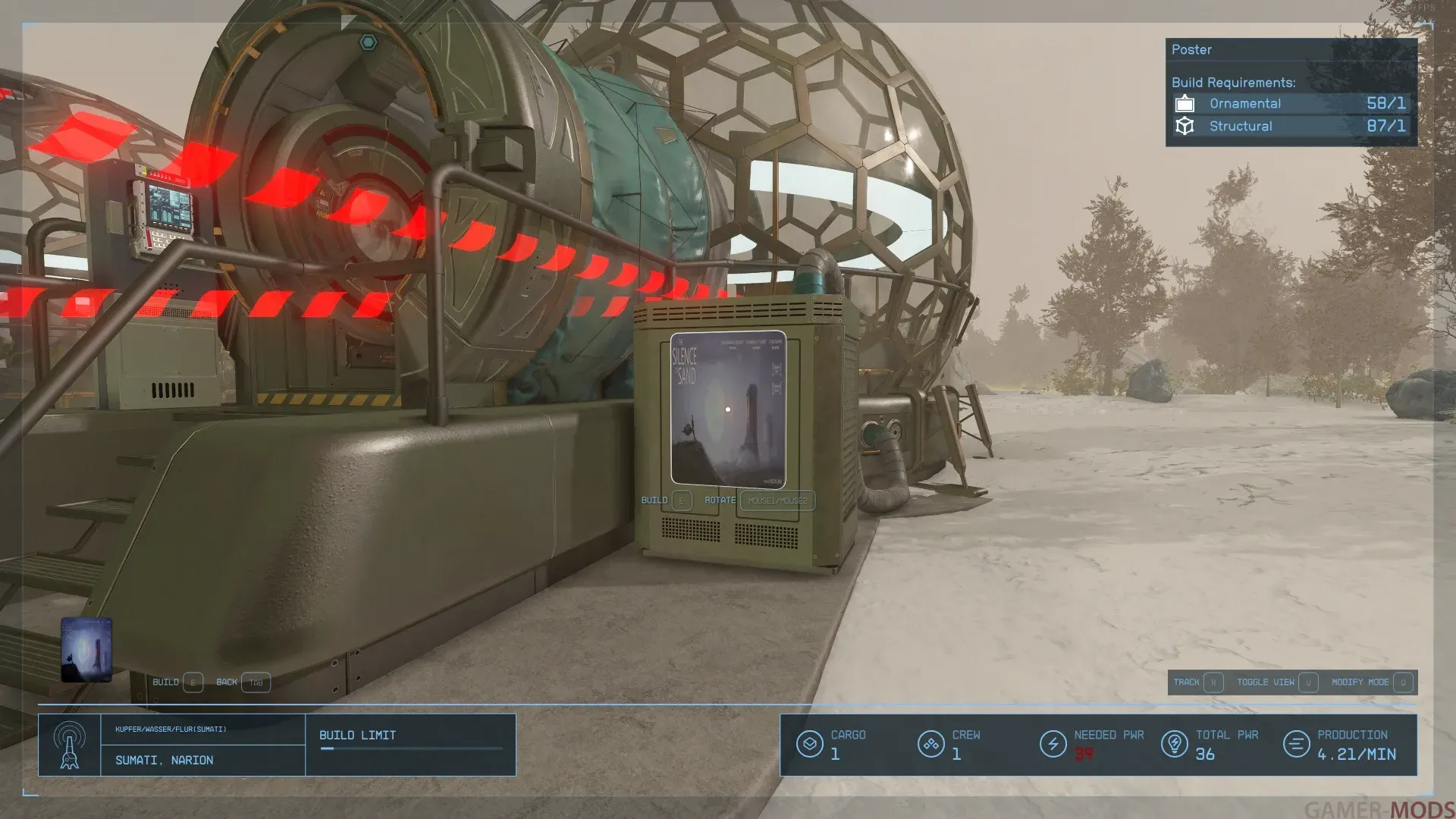1456x819 pixels.
Task: Click the outpost beacon icon
Action: [x=70, y=745]
